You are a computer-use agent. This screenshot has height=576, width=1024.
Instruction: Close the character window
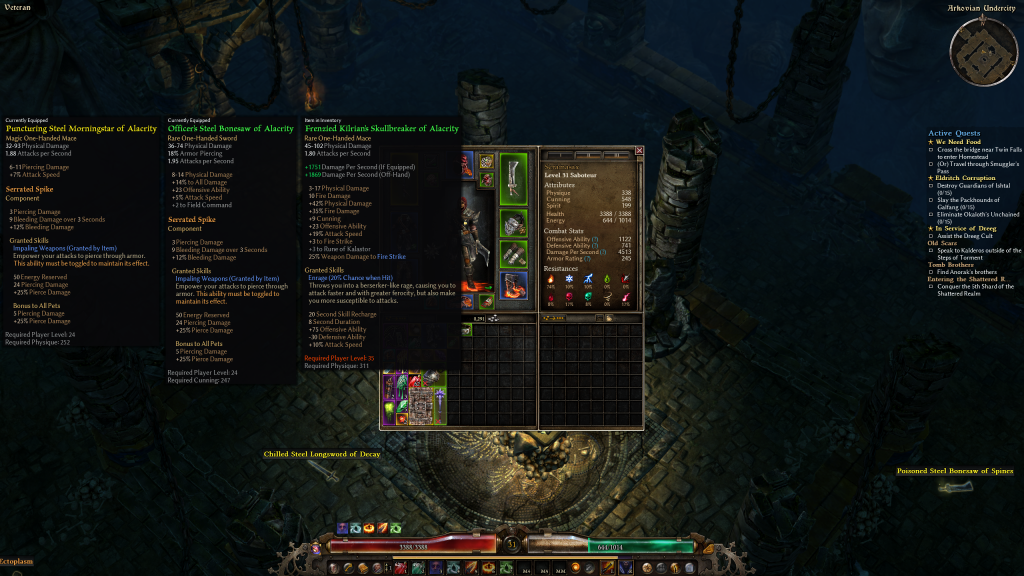click(x=639, y=151)
